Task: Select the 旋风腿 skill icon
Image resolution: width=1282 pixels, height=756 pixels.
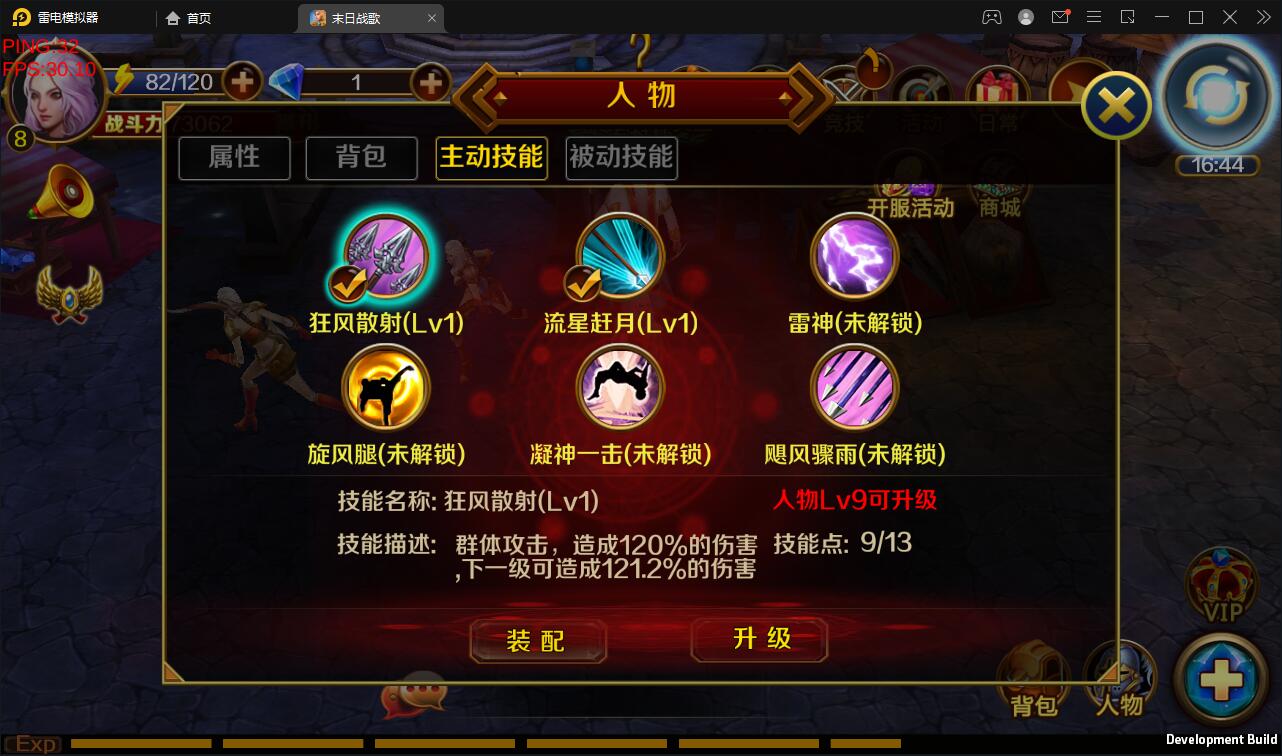Action: (x=386, y=388)
